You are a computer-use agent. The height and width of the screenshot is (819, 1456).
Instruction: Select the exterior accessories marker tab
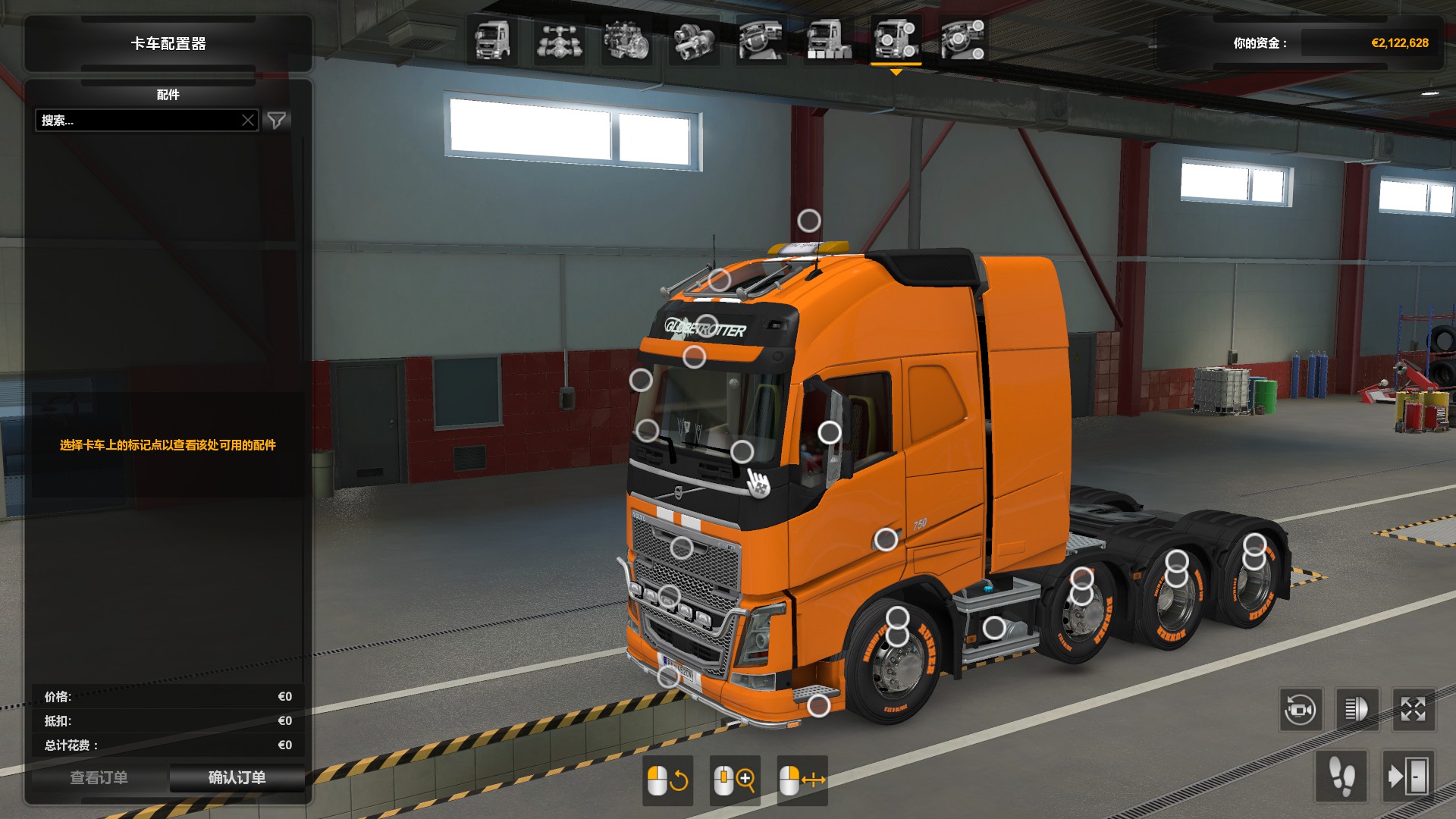896,40
